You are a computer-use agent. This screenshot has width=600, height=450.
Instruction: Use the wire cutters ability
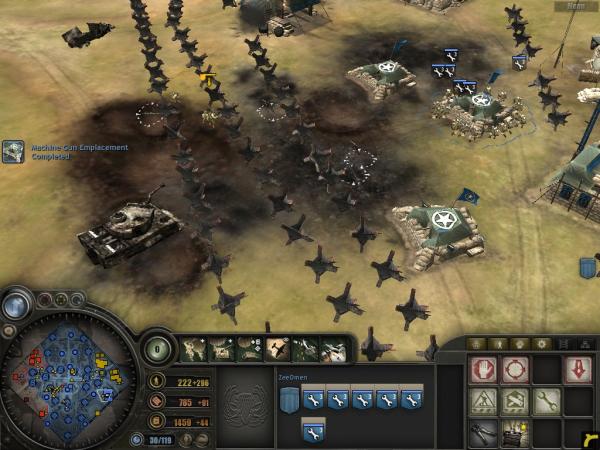tap(484, 432)
